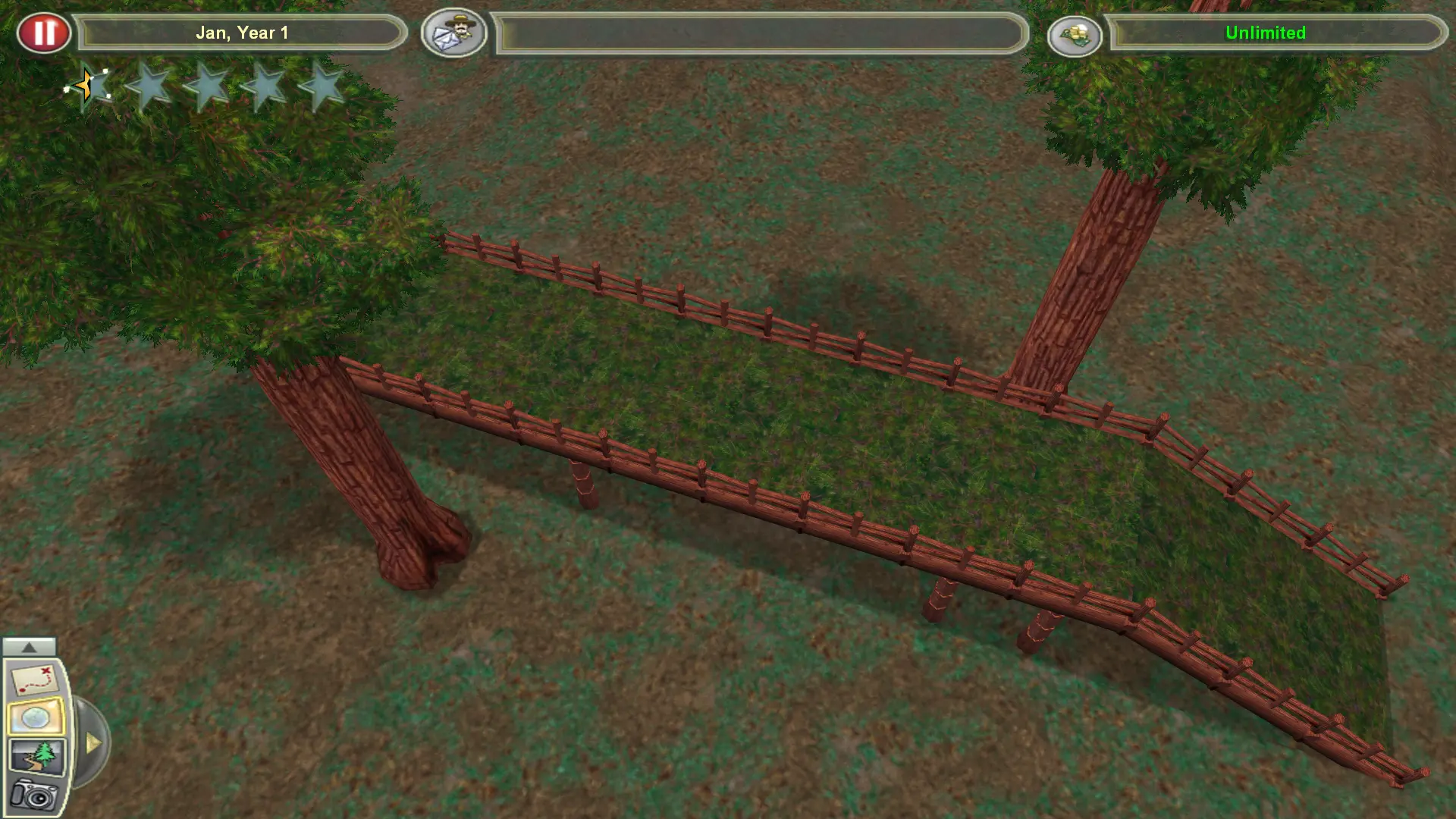This screenshot has width=1456, height=819.
Task: Click the empty message ticker bar
Action: 758,33
